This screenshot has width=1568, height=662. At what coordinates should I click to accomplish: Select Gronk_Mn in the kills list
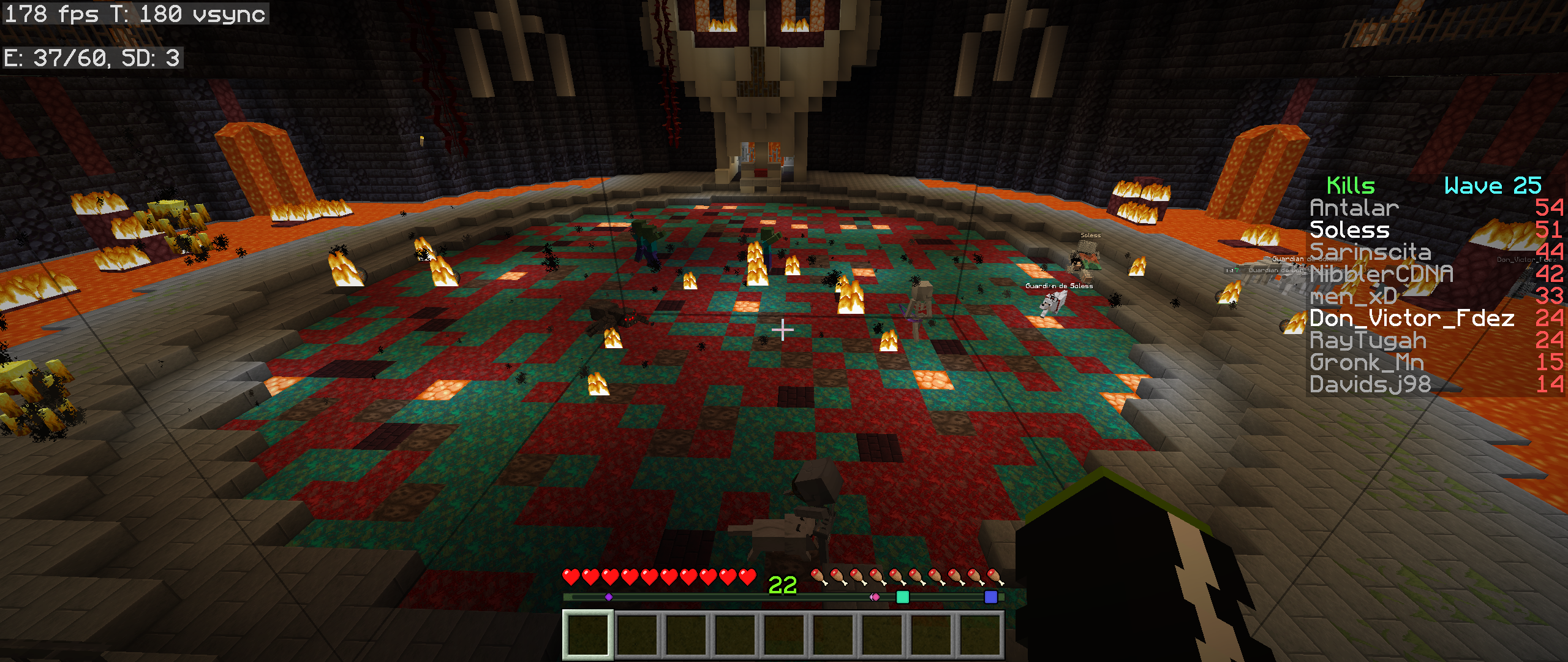point(1366,363)
